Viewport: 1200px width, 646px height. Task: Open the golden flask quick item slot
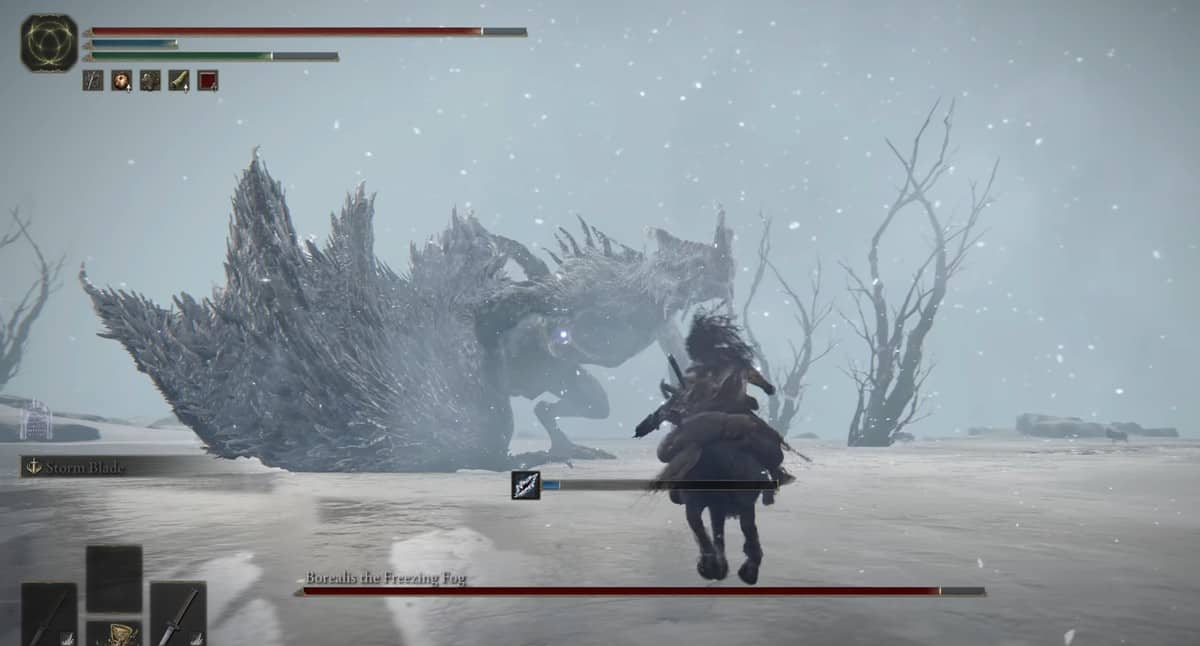click(113, 633)
